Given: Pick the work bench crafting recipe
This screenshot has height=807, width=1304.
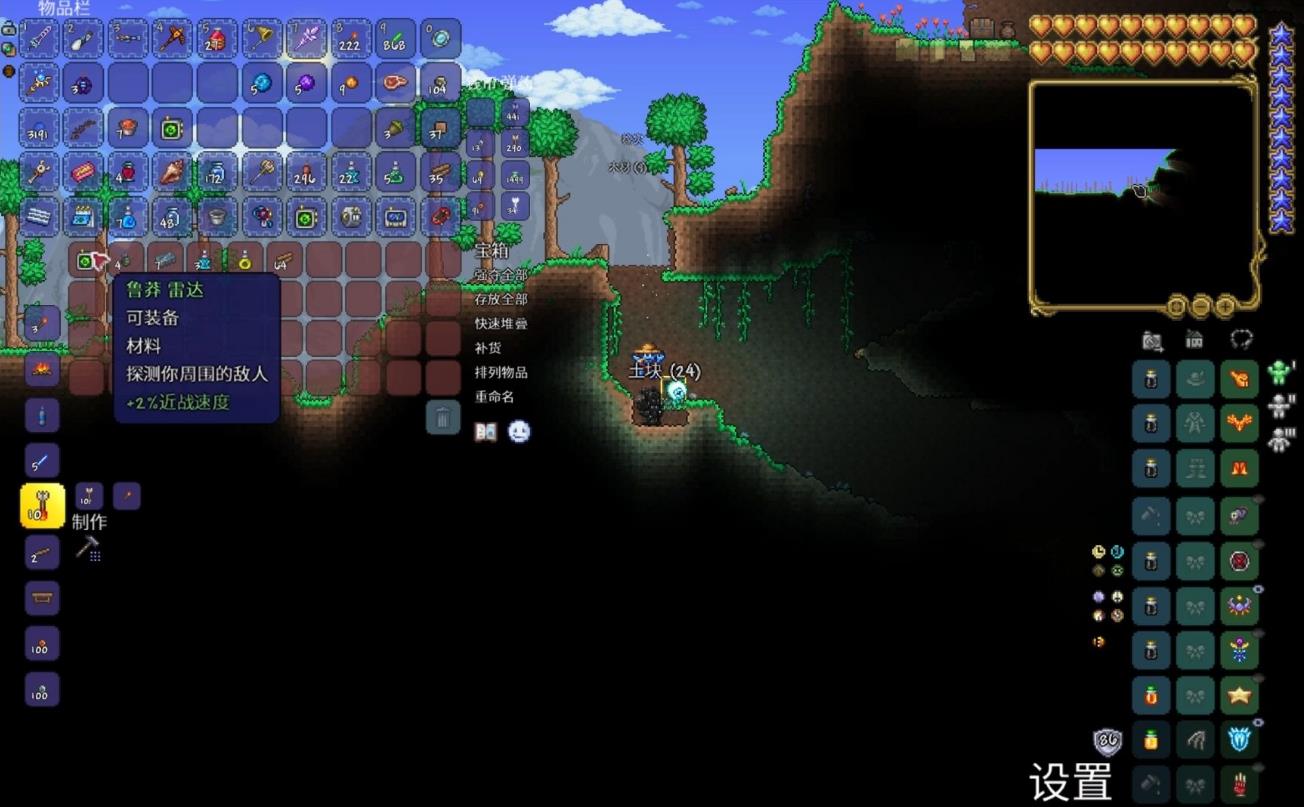Looking at the screenshot, I should (42, 598).
